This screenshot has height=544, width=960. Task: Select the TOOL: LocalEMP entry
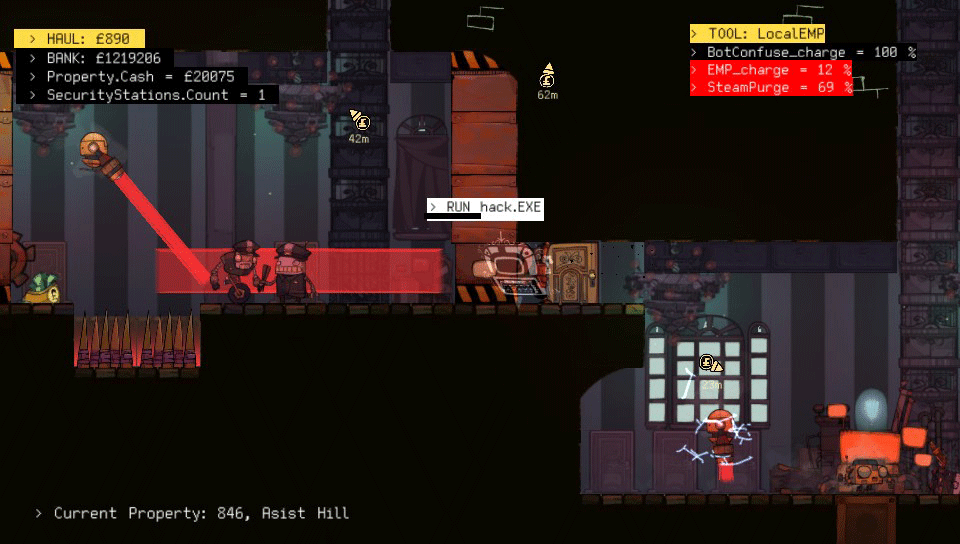point(757,34)
